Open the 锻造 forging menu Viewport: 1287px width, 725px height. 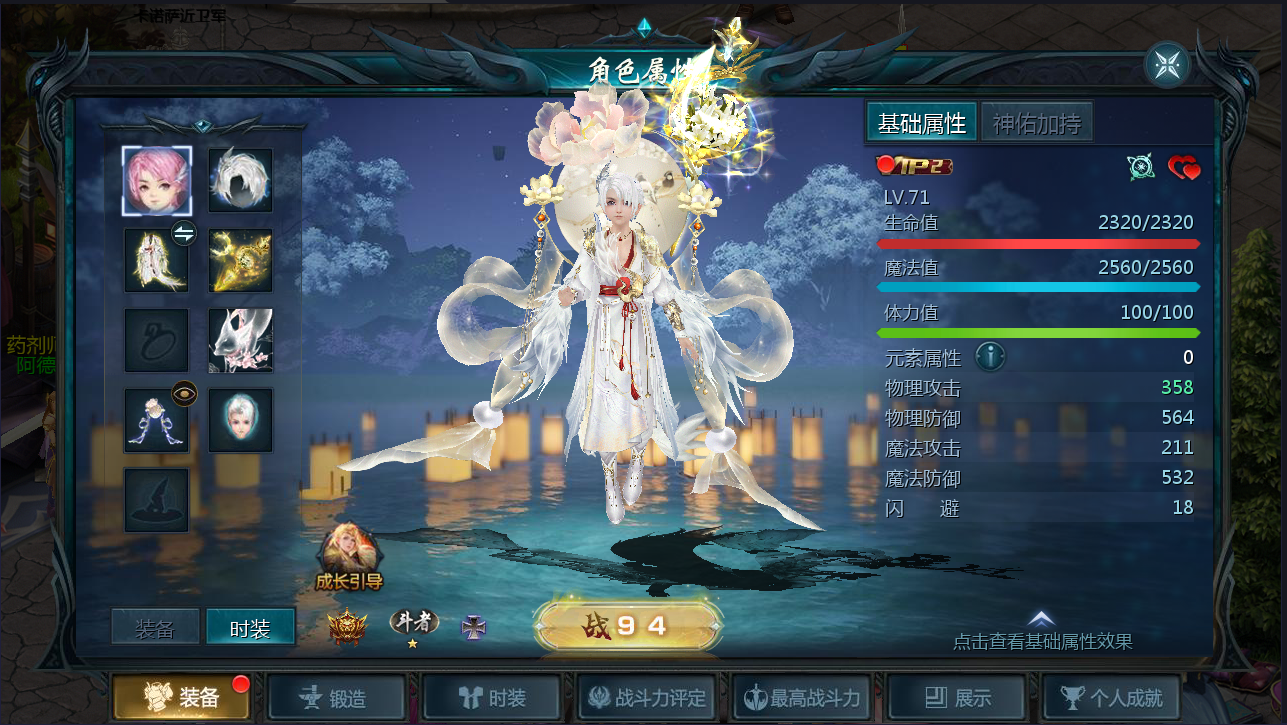click(336, 698)
